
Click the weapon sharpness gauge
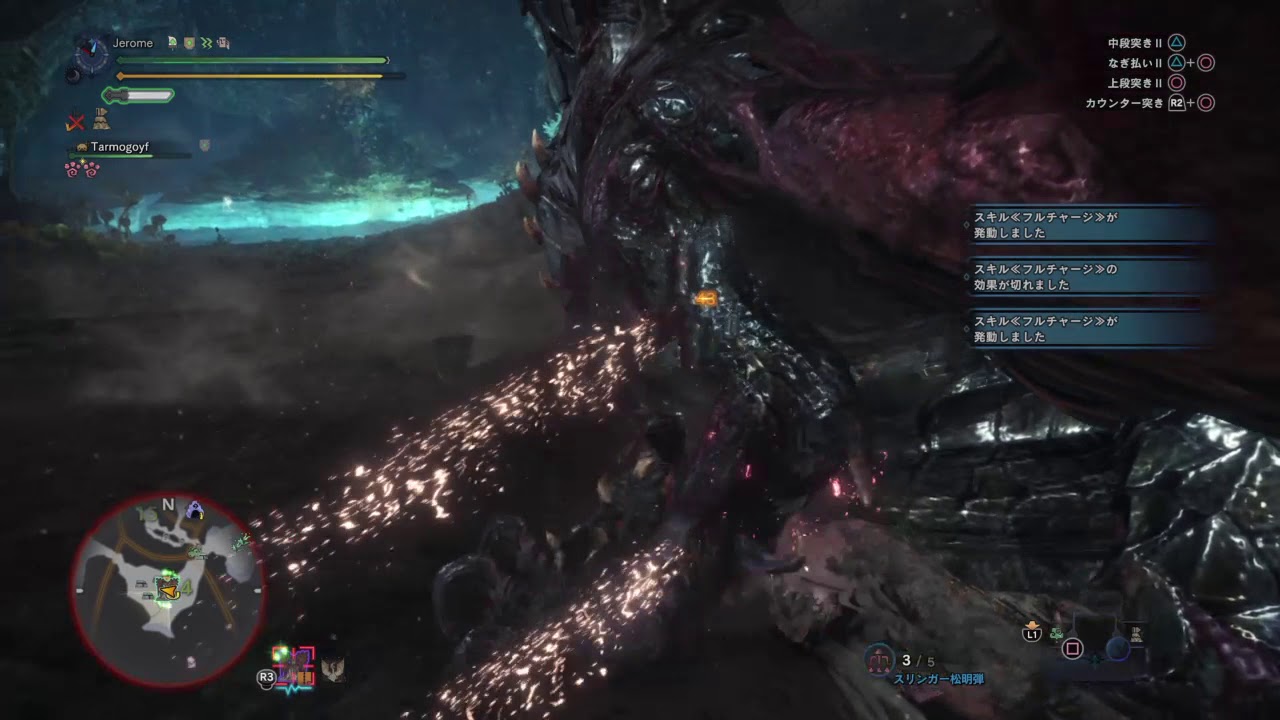tap(138, 96)
